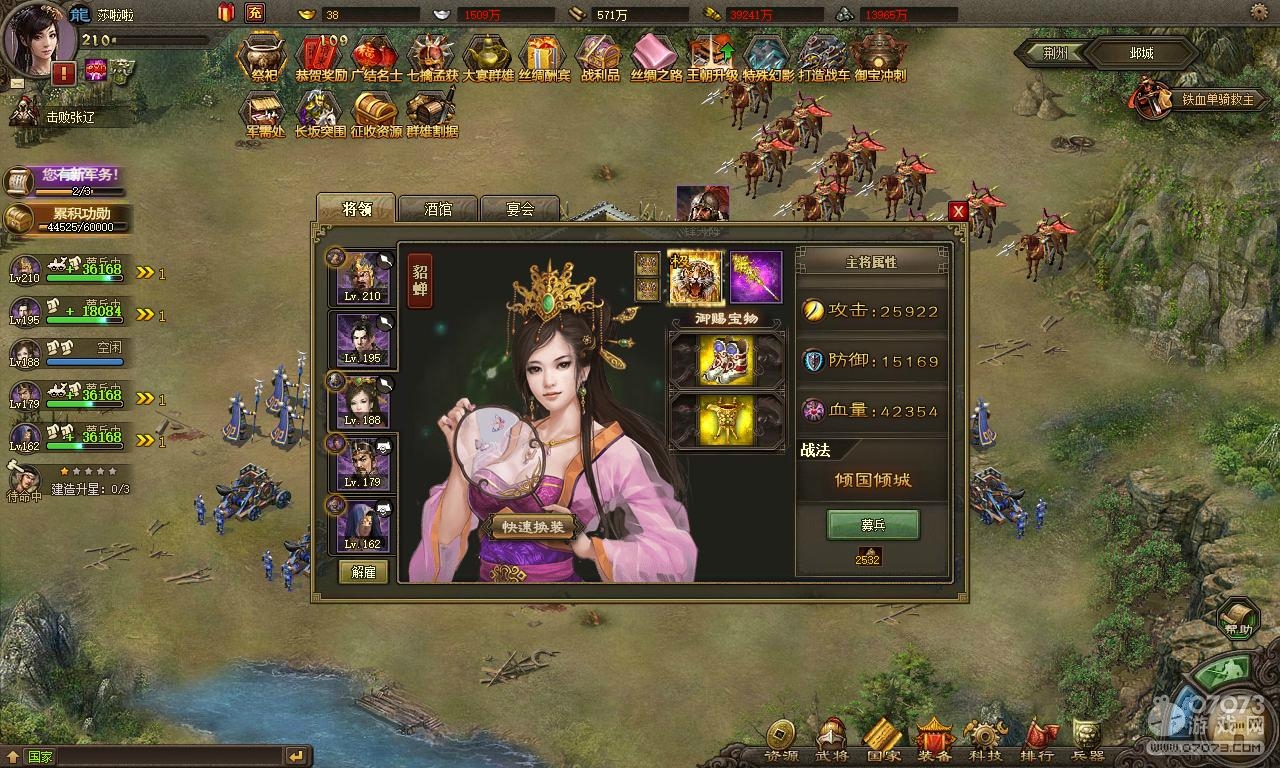
Task: Pick the Lv. 162 general portrait
Action: pos(362,525)
